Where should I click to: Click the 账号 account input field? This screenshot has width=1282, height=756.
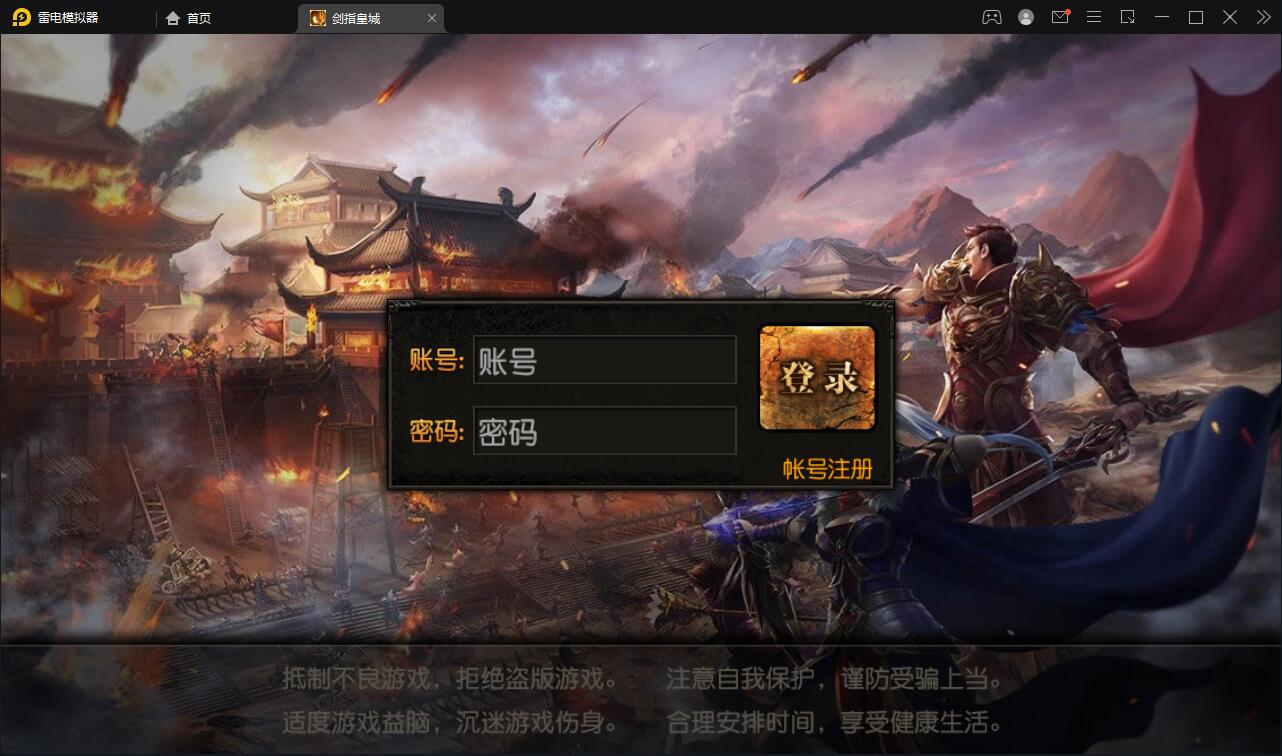tap(604, 360)
